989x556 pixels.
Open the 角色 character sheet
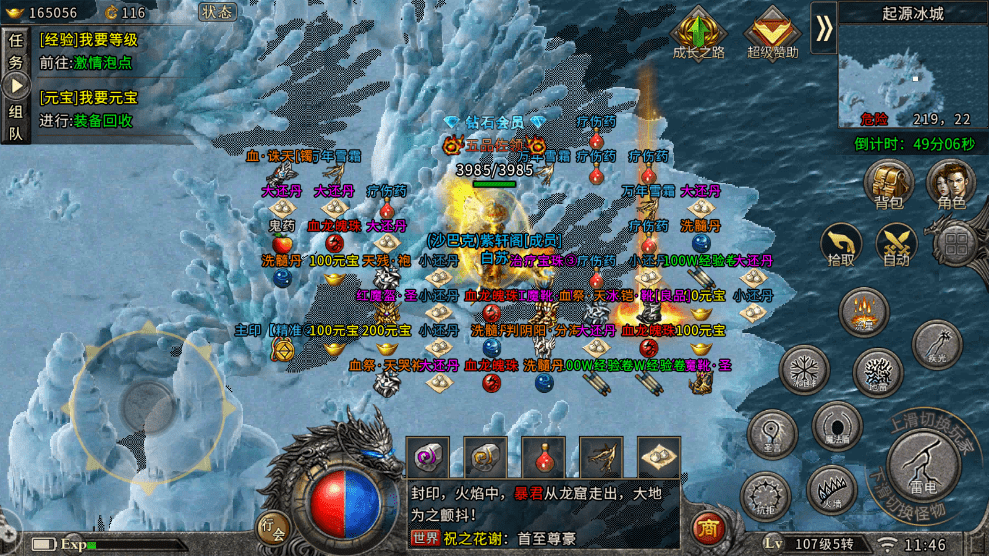tap(950, 184)
